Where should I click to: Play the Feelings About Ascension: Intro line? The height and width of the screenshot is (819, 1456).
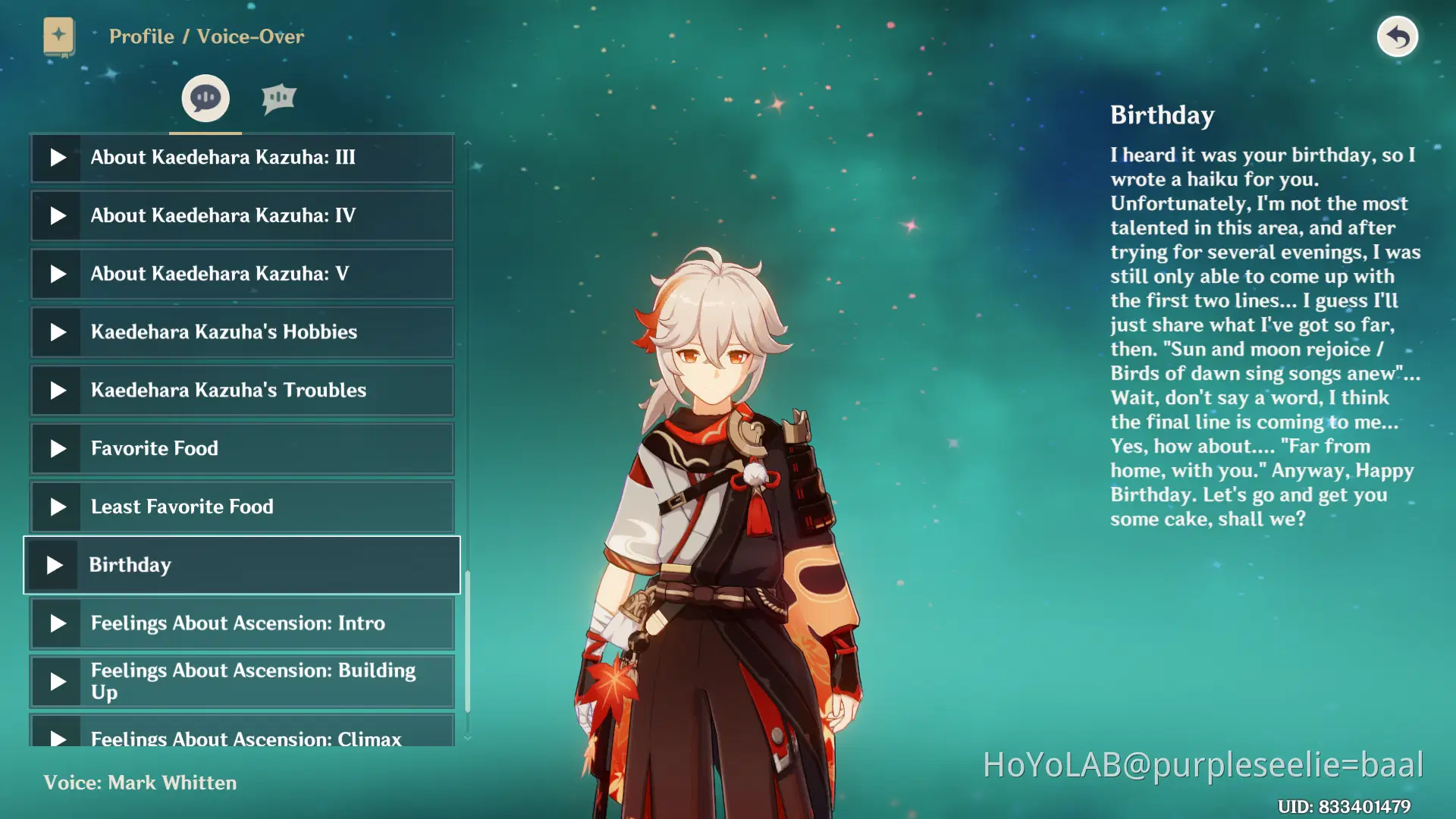[x=56, y=623]
